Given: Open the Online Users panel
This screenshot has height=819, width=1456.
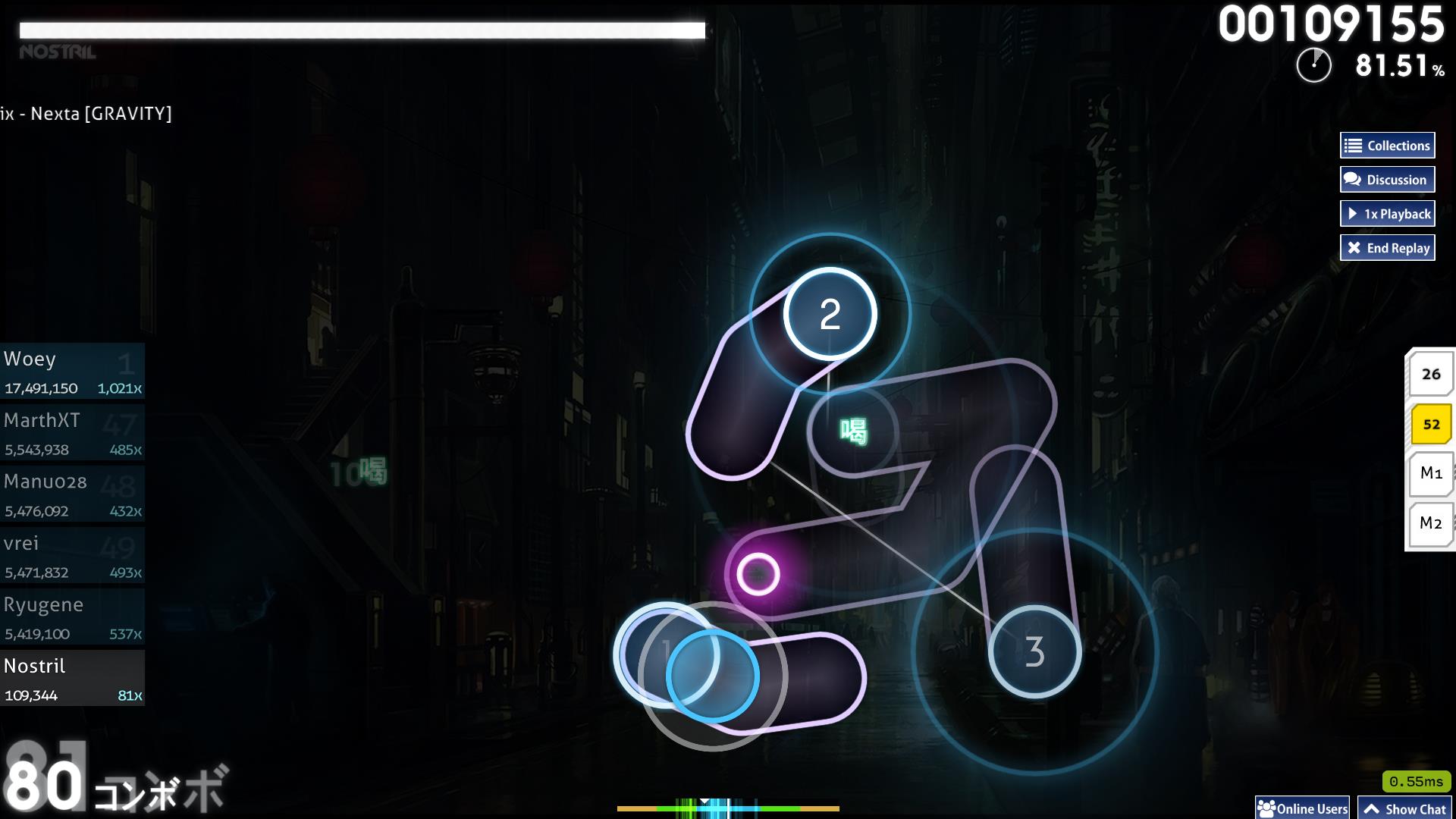Looking at the screenshot, I should pyautogui.click(x=1303, y=808).
